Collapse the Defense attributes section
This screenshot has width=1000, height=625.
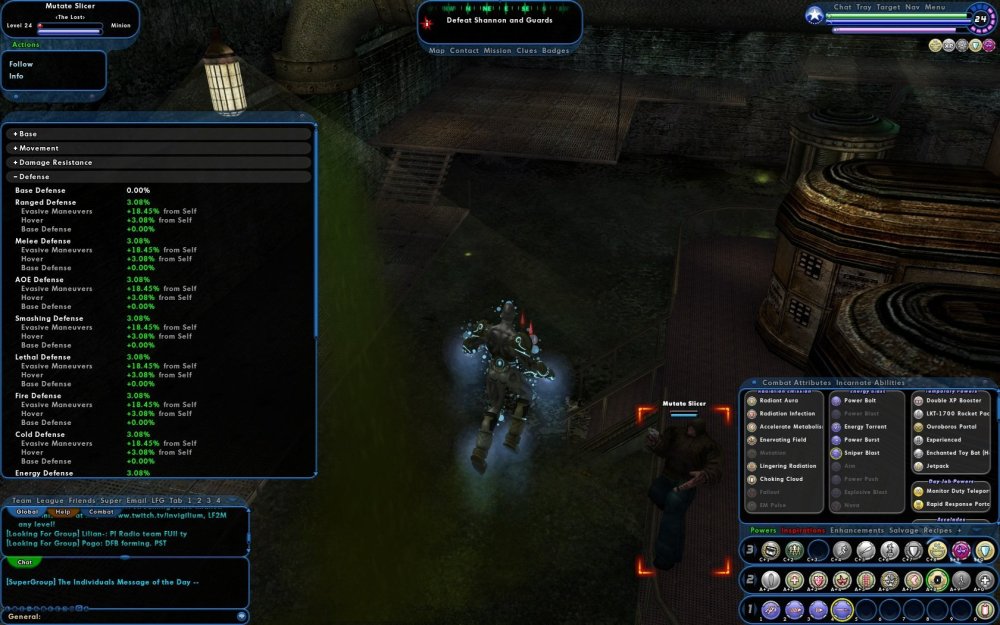pos(34,177)
